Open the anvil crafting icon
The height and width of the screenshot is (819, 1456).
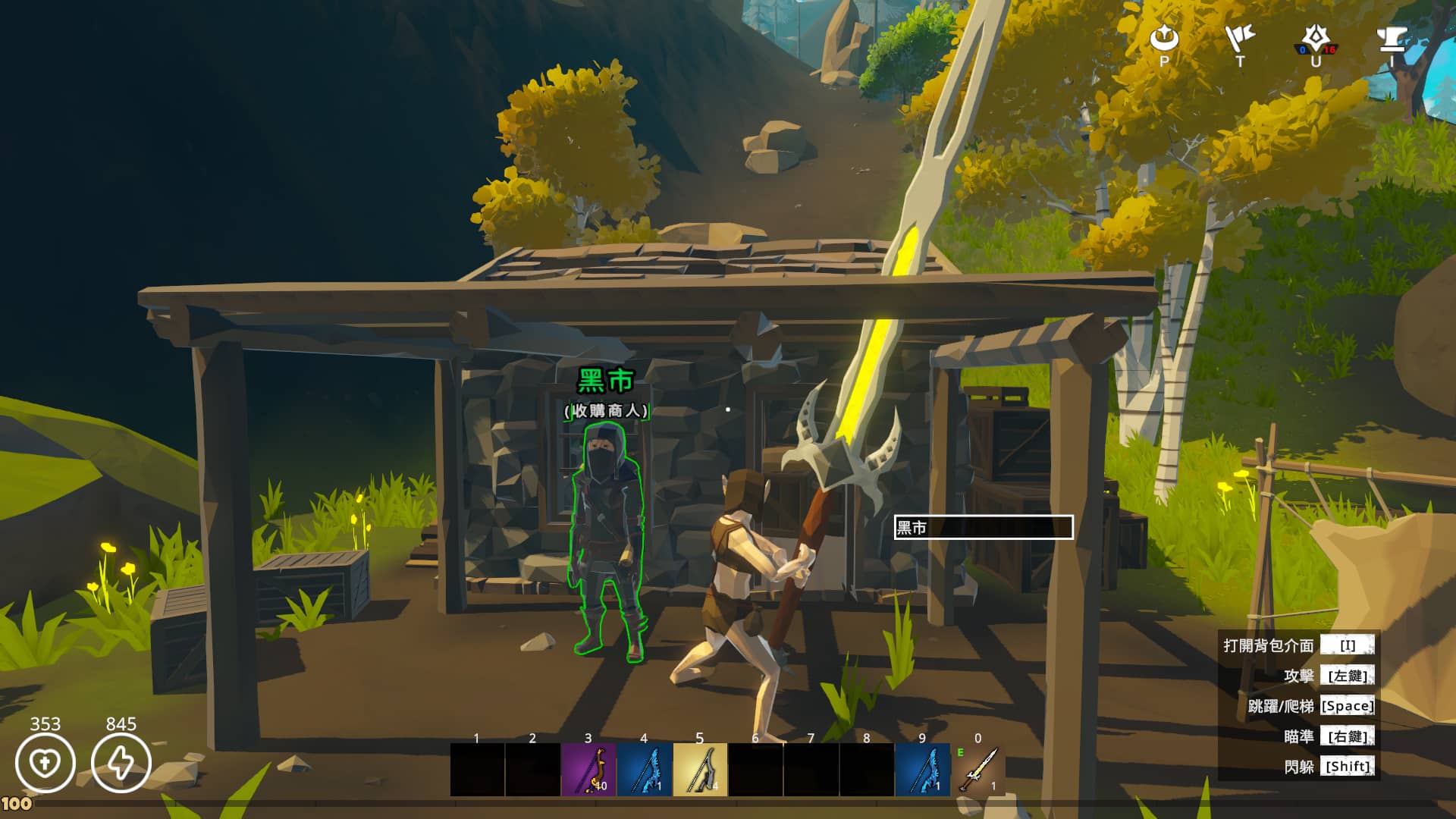1392,38
